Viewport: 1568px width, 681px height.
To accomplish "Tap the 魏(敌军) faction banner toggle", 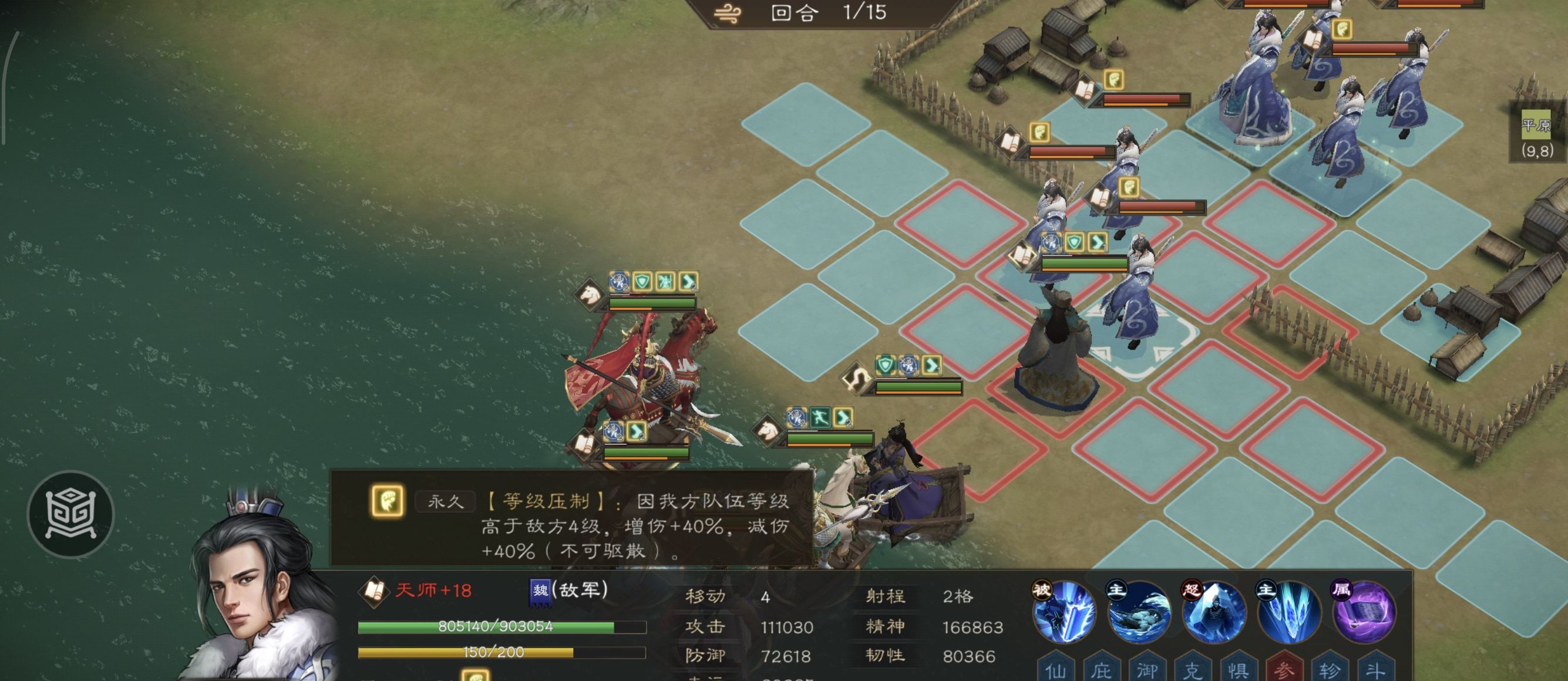I will tap(540, 594).
